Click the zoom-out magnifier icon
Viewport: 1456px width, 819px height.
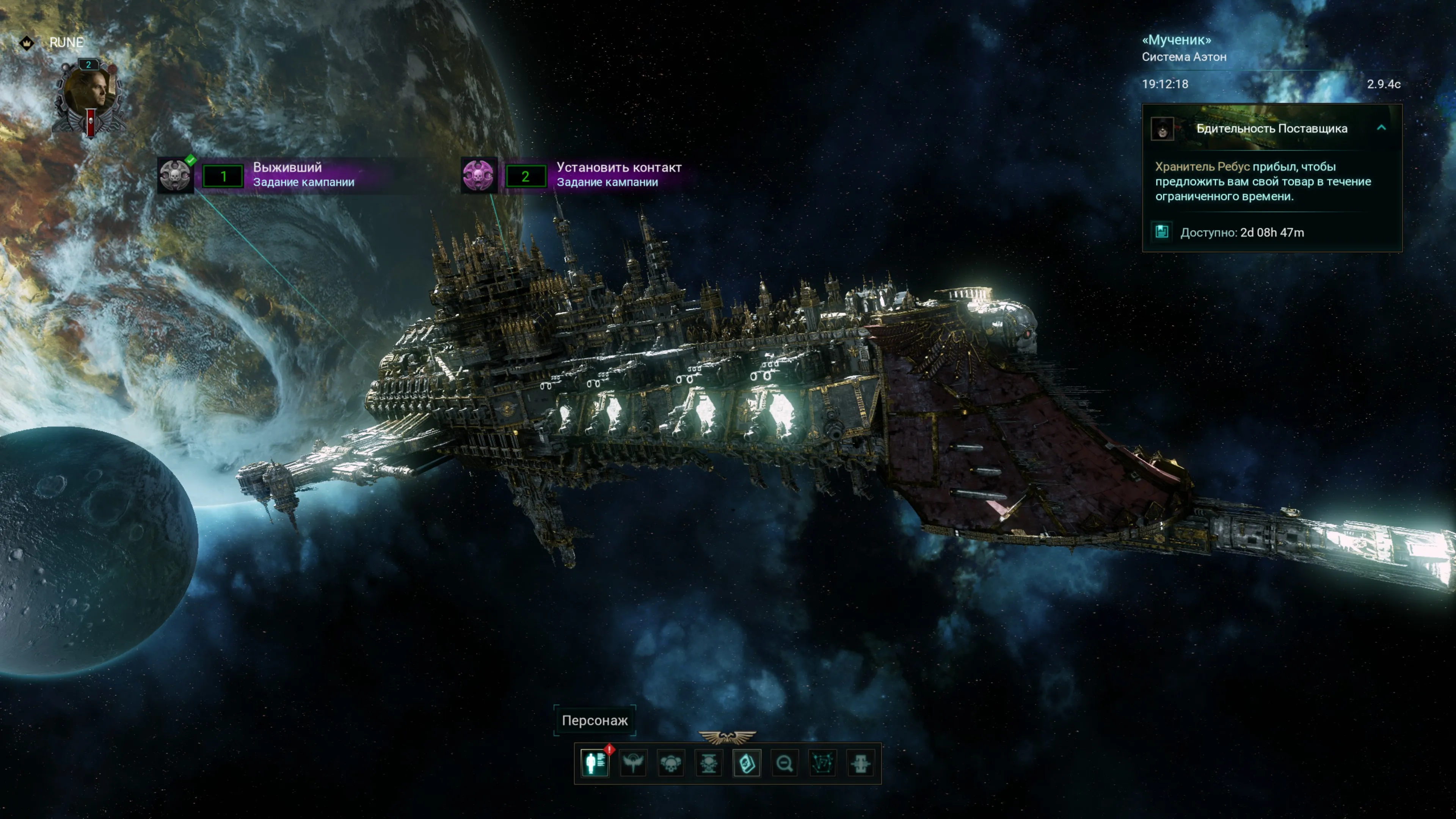pos(784,764)
